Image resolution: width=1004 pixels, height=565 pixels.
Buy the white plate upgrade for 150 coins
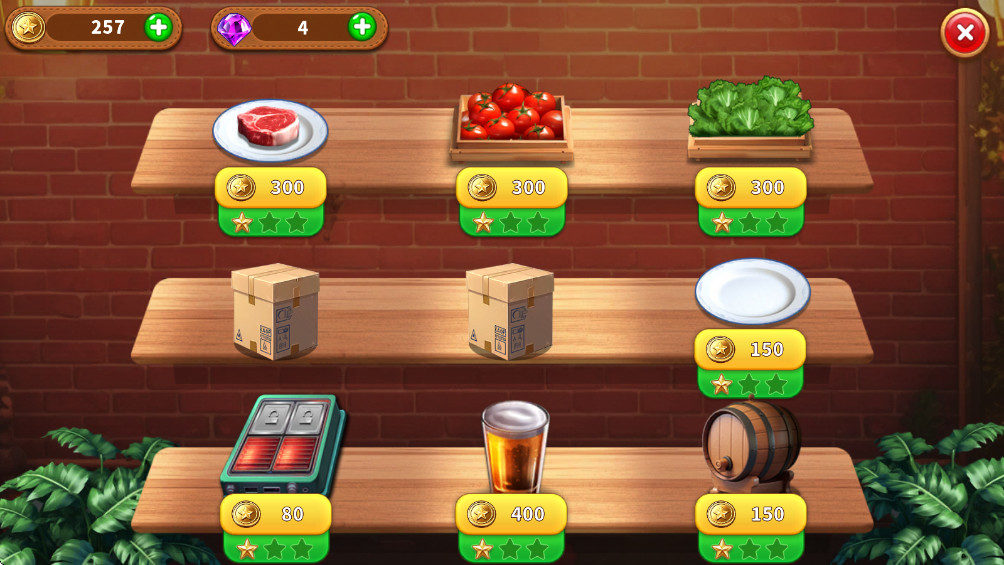click(x=750, y=350)
